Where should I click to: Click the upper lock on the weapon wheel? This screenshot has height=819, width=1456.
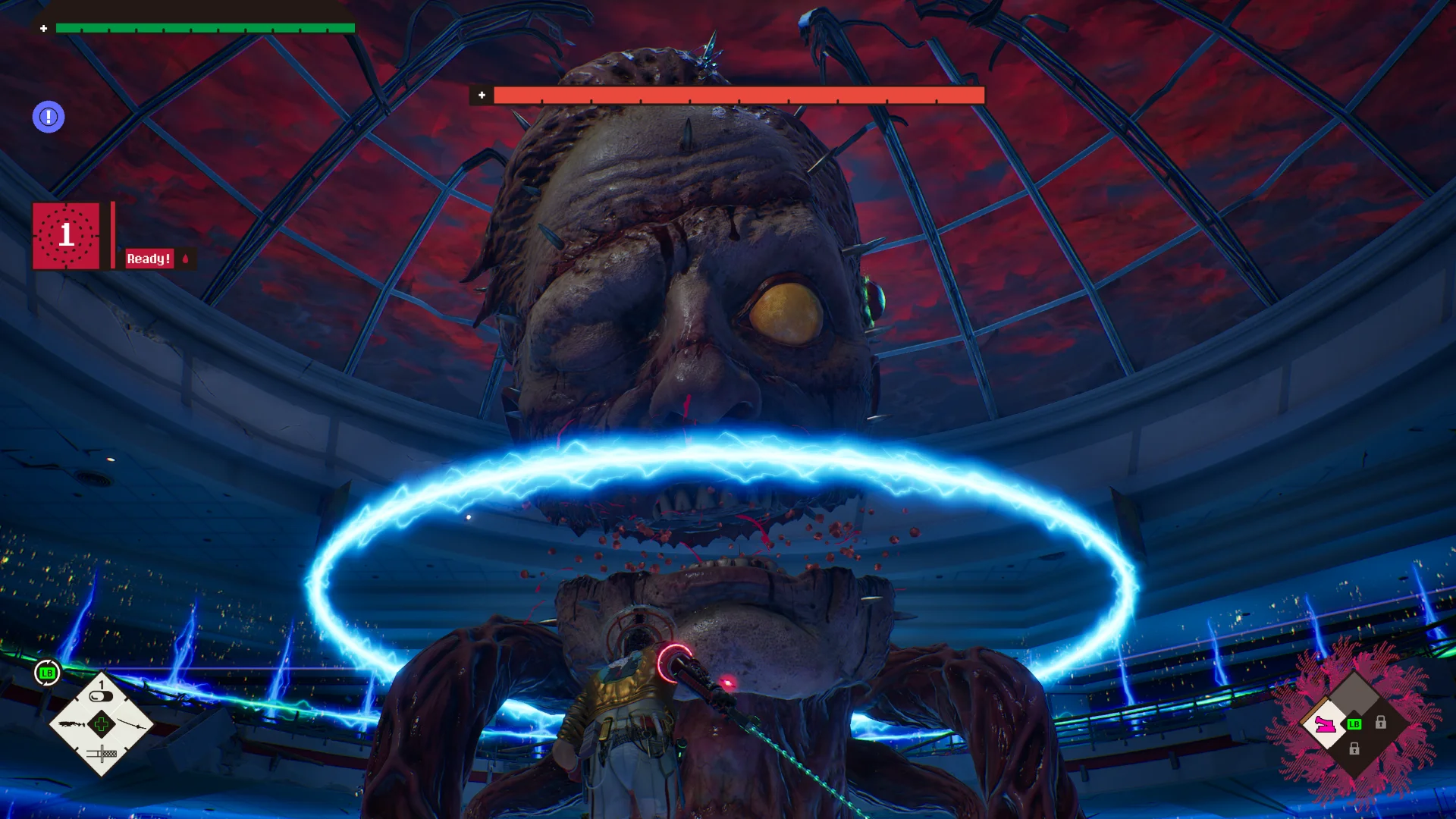coord(1381,723)
